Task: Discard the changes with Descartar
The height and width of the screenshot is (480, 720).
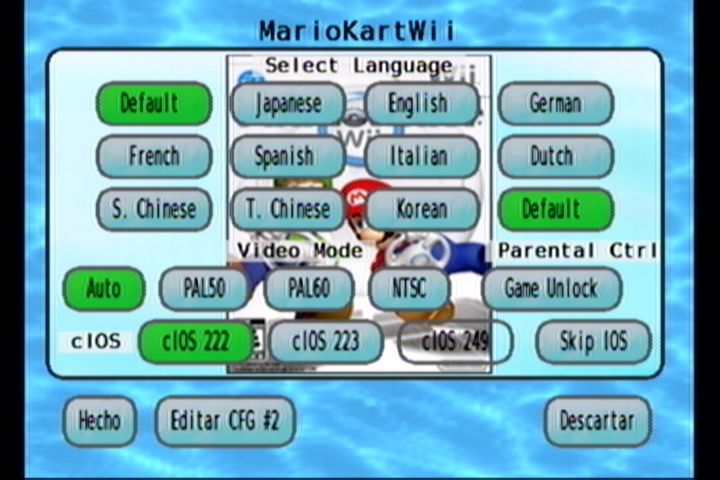Action: pyautogui.click(x=597, y=421)
